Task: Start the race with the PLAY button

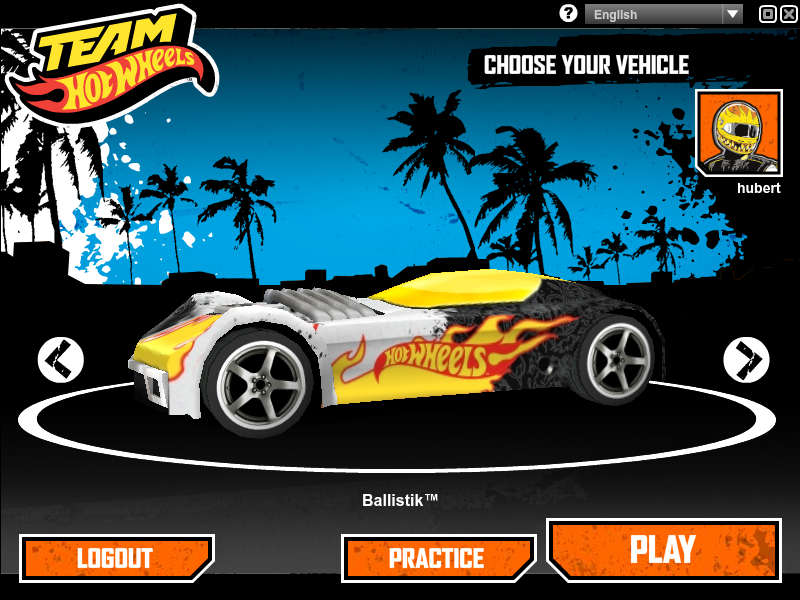Action: point(663,549)
